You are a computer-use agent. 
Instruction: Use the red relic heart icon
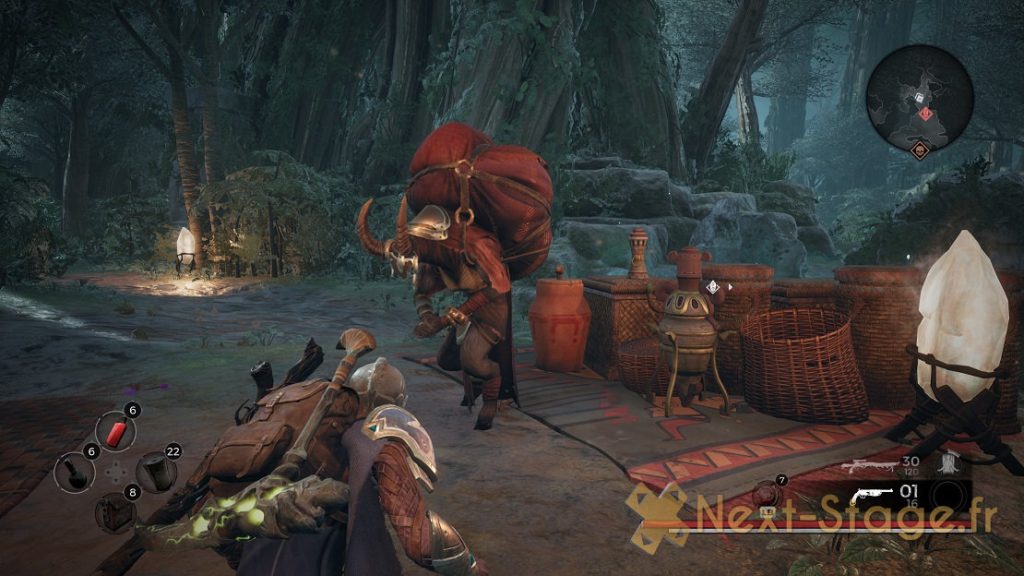[768, 494]
